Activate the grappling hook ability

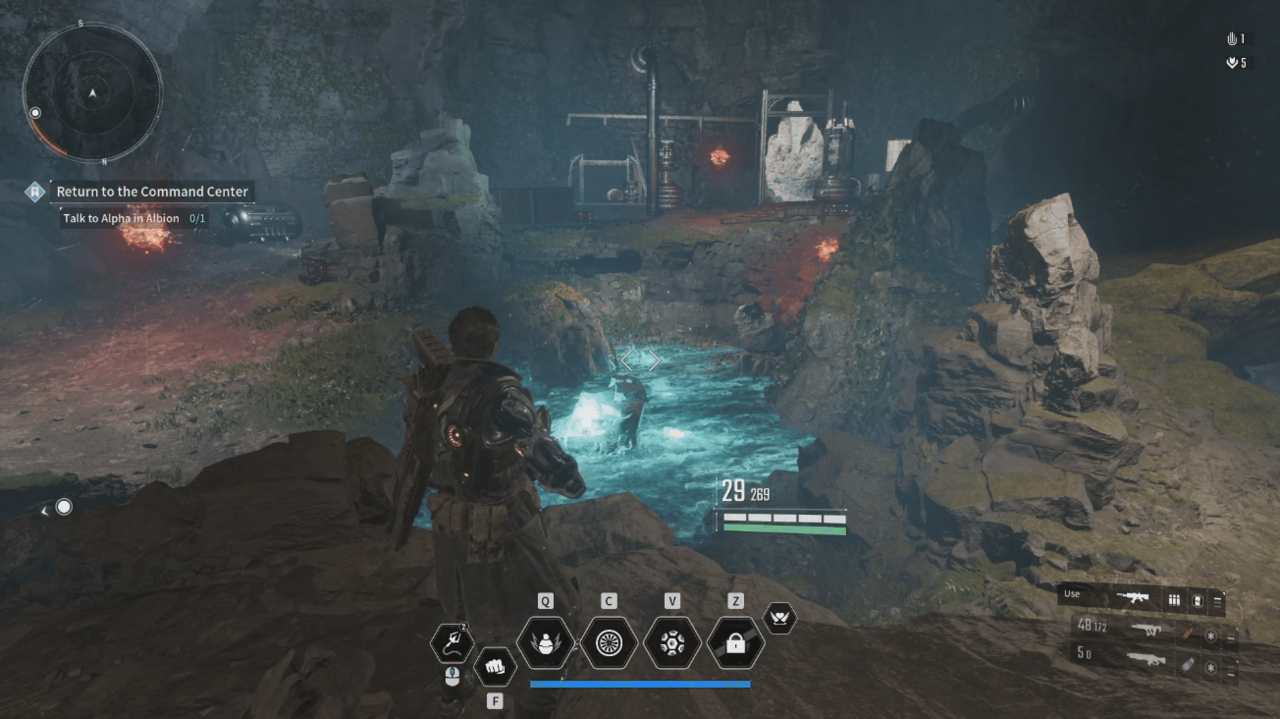(451, 643)
